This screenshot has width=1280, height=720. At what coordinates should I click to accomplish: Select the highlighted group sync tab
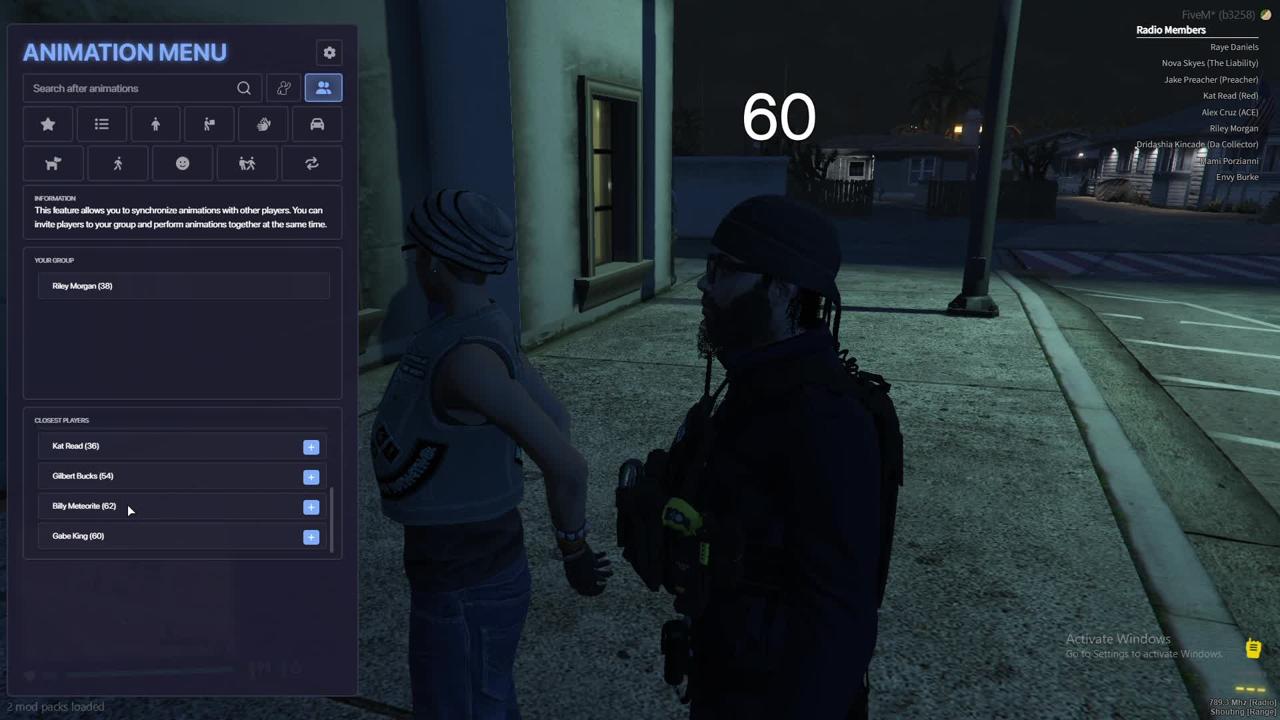click(x=323, y=89)
